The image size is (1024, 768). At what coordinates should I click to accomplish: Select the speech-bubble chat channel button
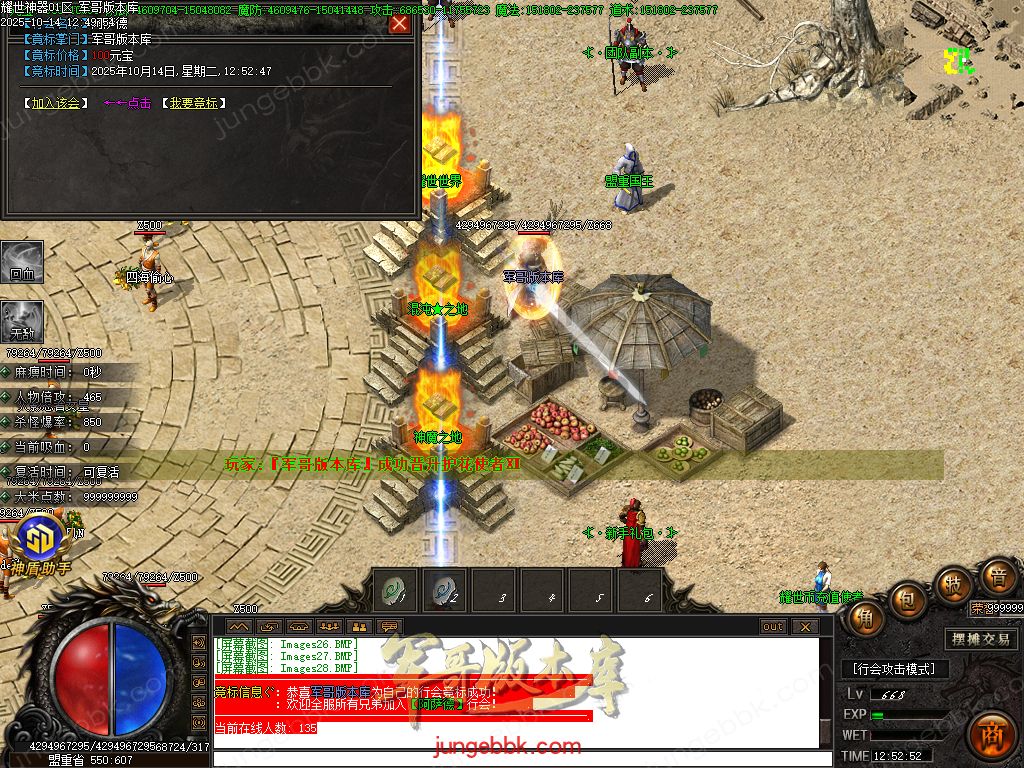(389, 627)
